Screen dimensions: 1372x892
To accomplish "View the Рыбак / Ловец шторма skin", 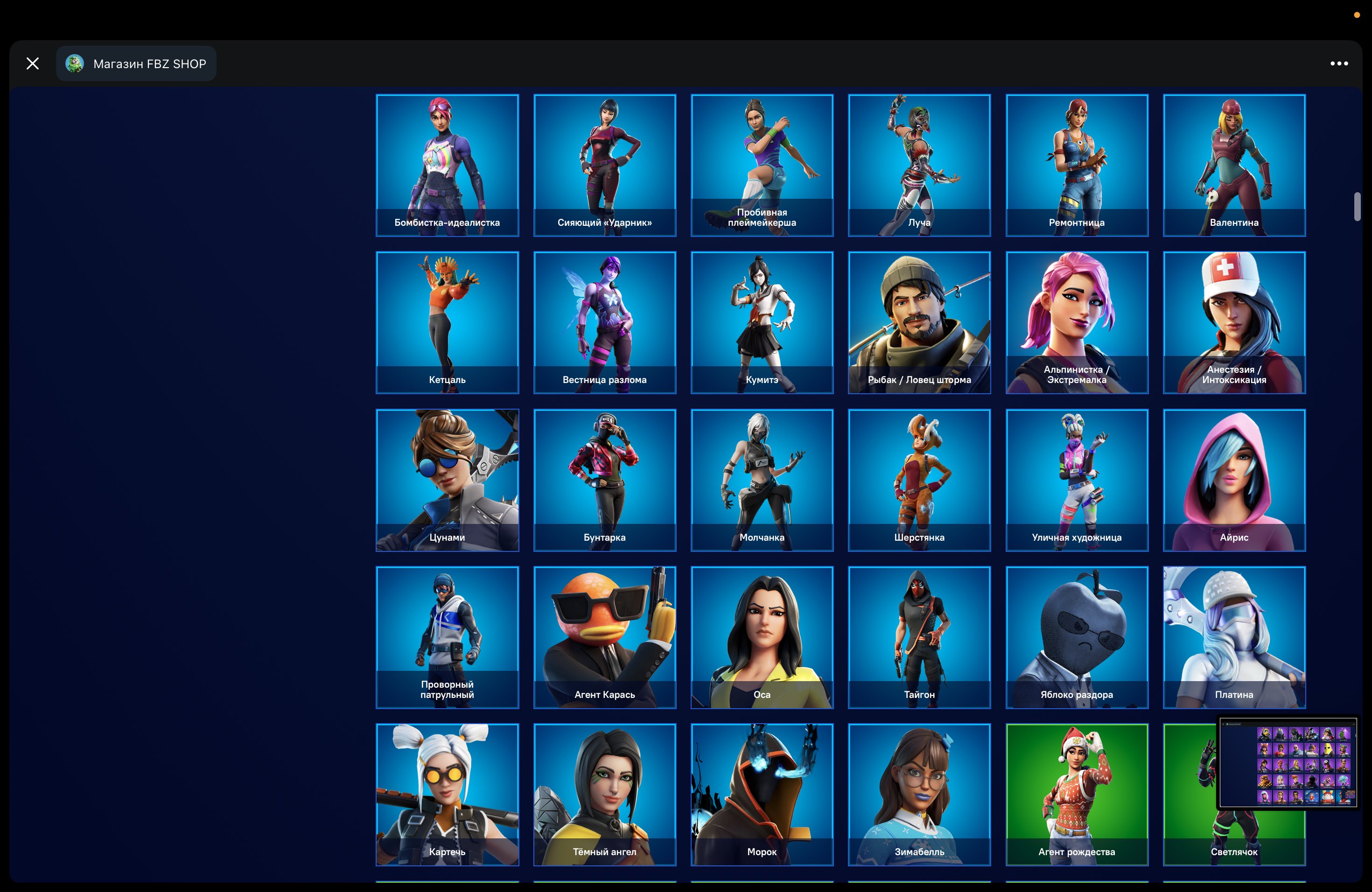I will click(x=919, y=323).
